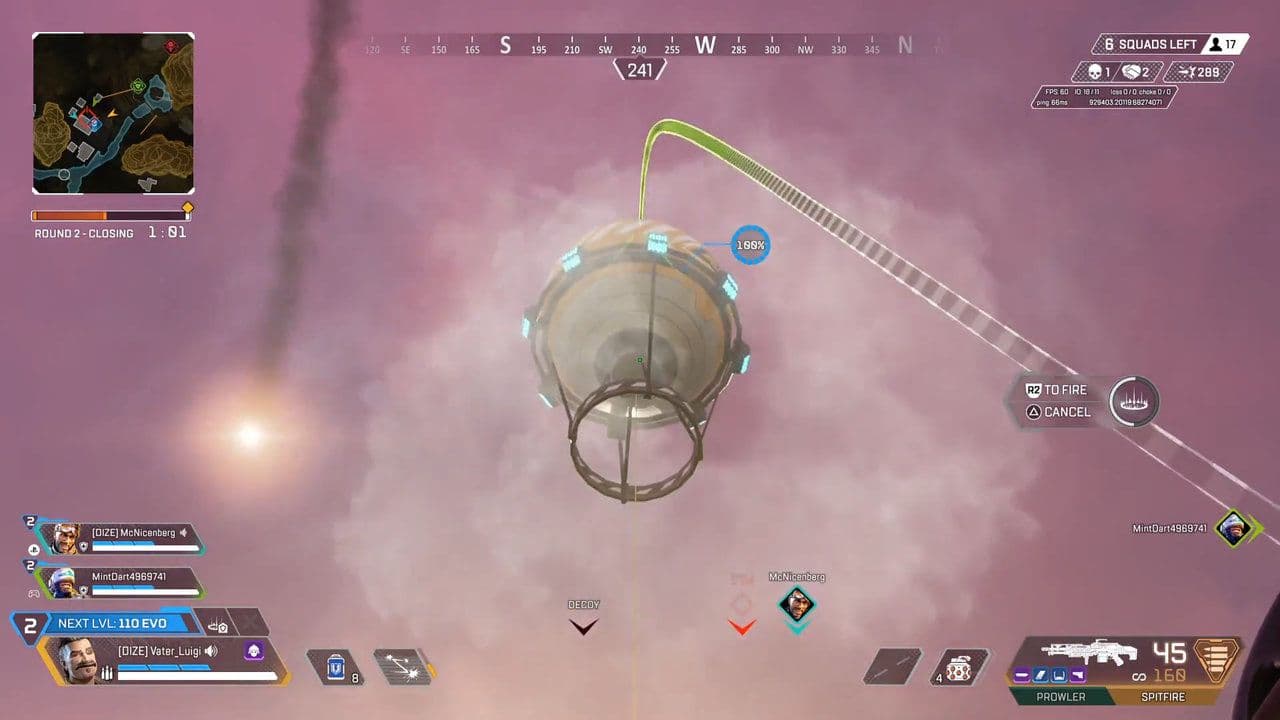Switch to the PROWLER weapon tab

[x=1061, y=696]
